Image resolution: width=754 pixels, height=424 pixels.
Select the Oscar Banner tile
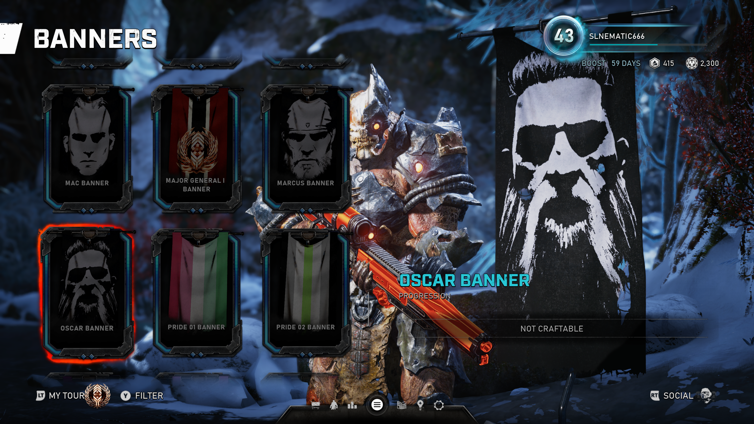point(87,292)
